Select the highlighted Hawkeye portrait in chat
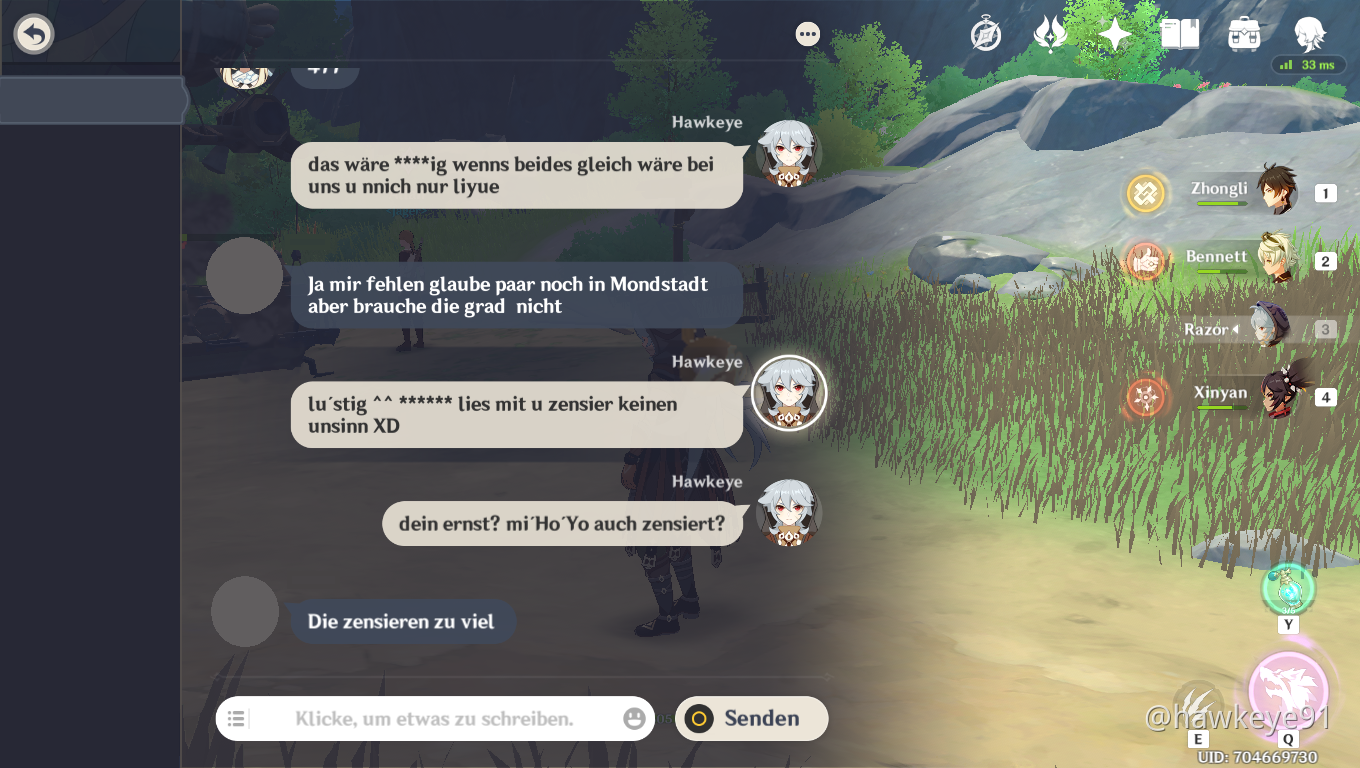This screenshot has height=768, width=1360. 789,394
